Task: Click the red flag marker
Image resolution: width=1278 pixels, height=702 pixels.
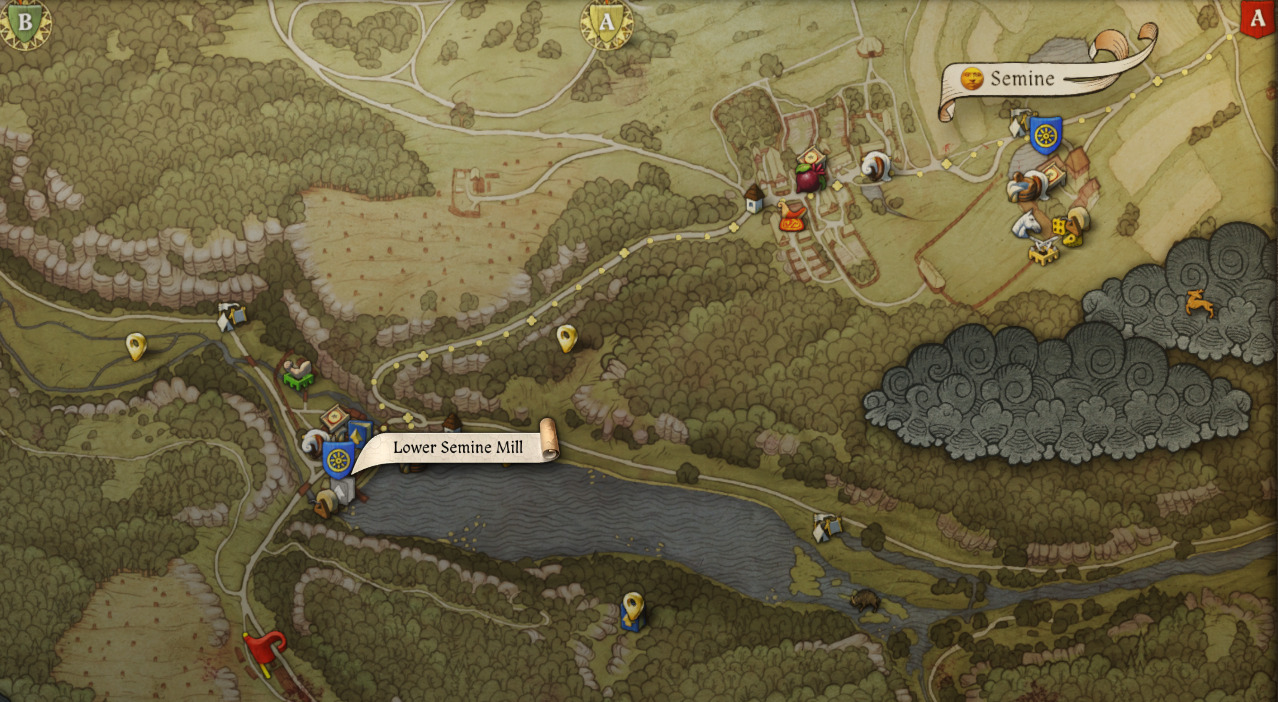Action: [267, 647]
